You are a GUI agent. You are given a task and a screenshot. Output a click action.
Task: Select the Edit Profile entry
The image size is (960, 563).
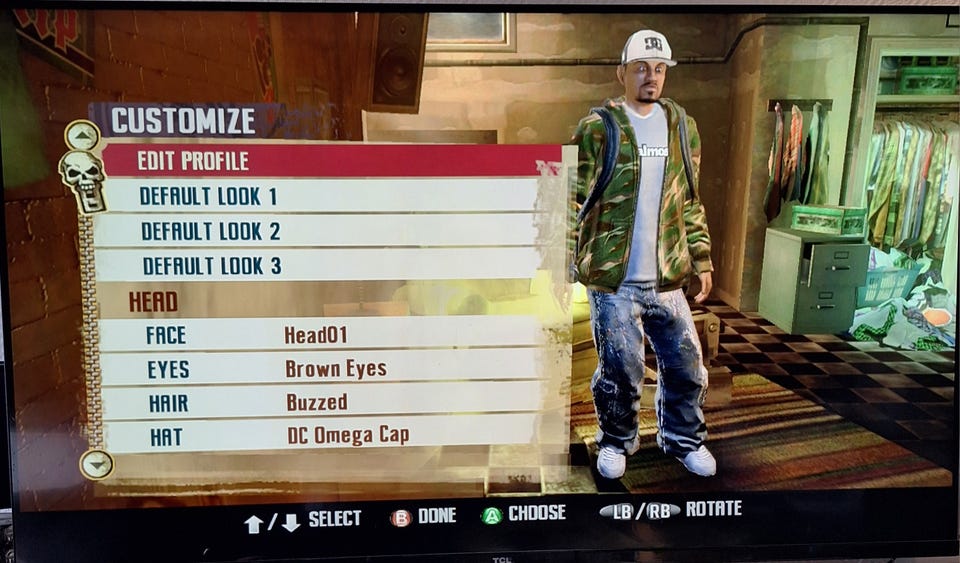click(330, 160)
